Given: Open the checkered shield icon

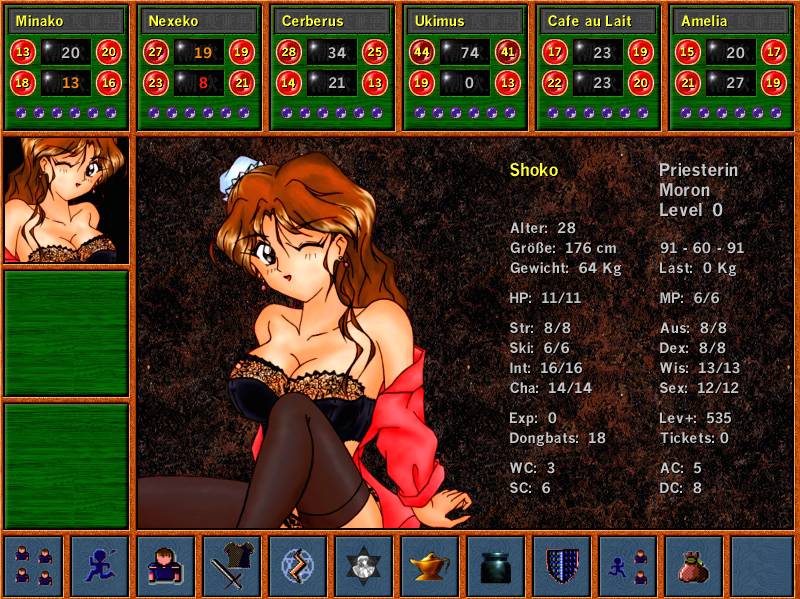Looking at the screenshot, I should click(562, 566).
